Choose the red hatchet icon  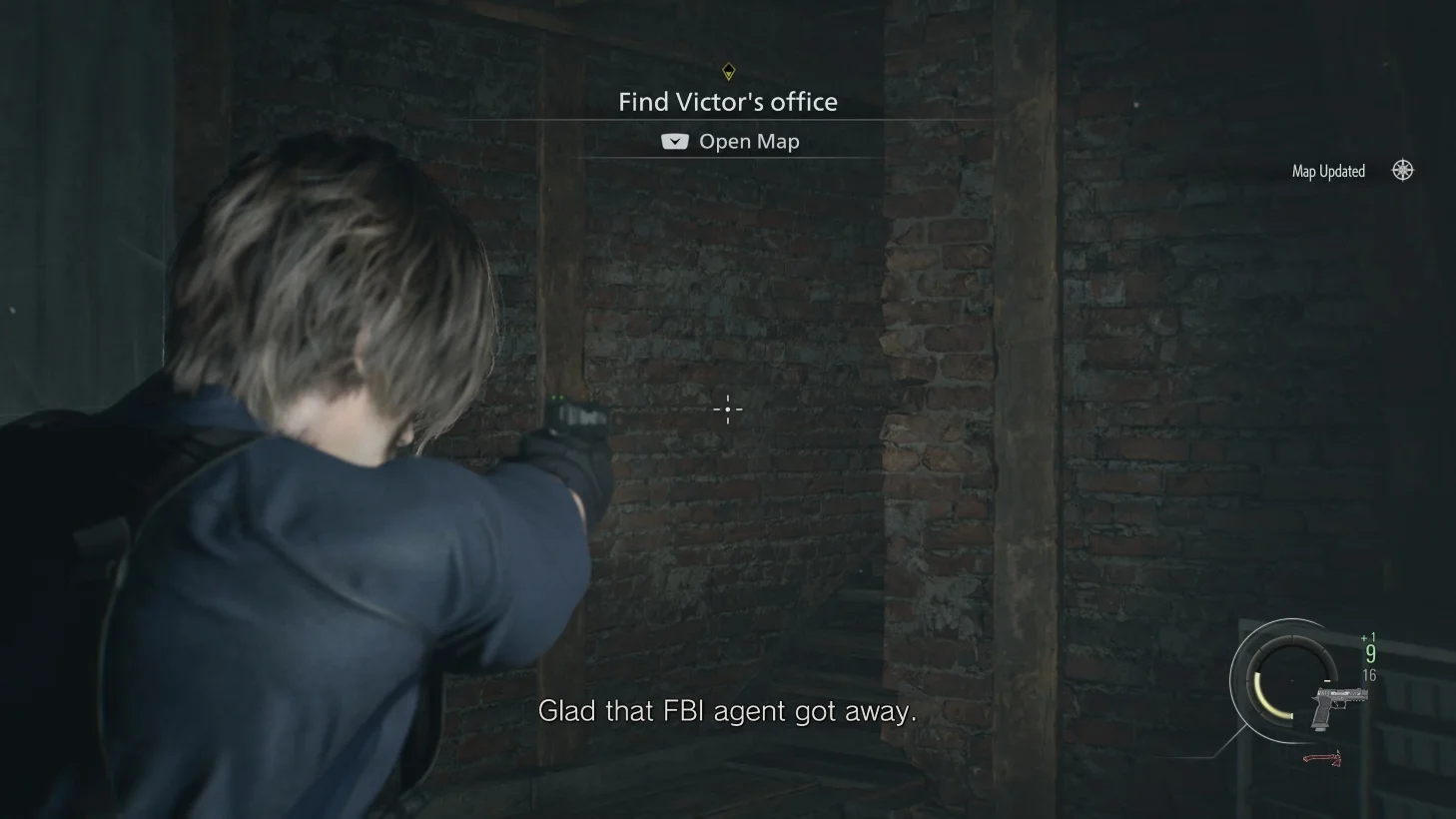click(1322, 759)
